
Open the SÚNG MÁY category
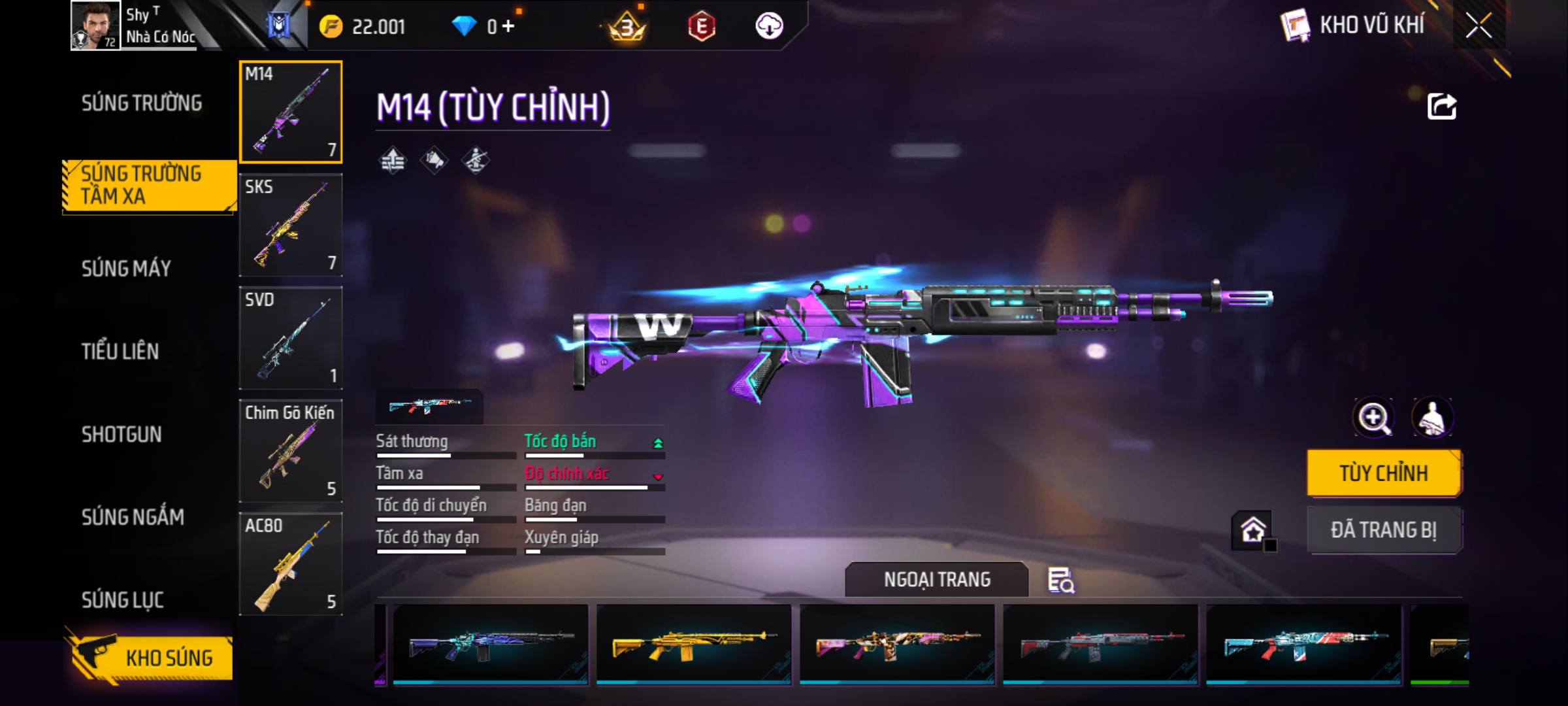click(x=126, y=268)
